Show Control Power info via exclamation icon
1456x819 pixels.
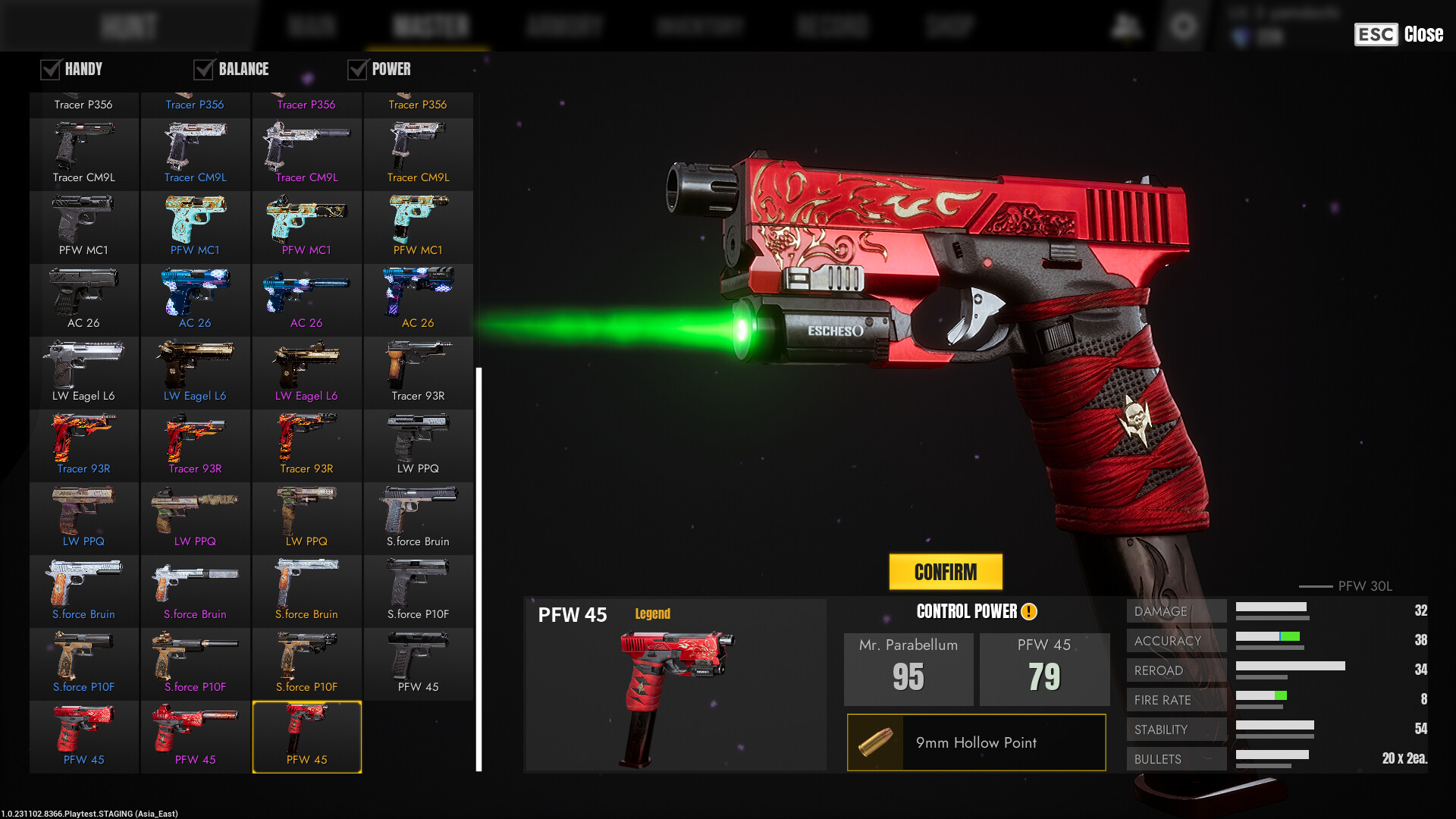(x=1029, y=612)
